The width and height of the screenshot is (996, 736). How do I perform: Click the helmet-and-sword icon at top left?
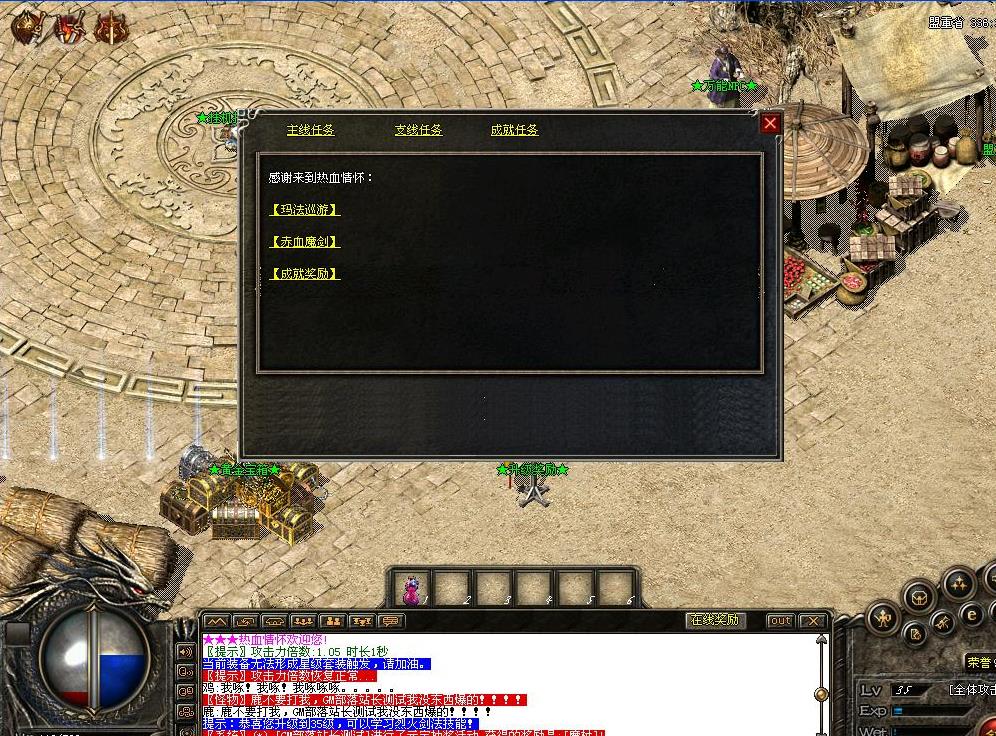[x=27, y=29]
